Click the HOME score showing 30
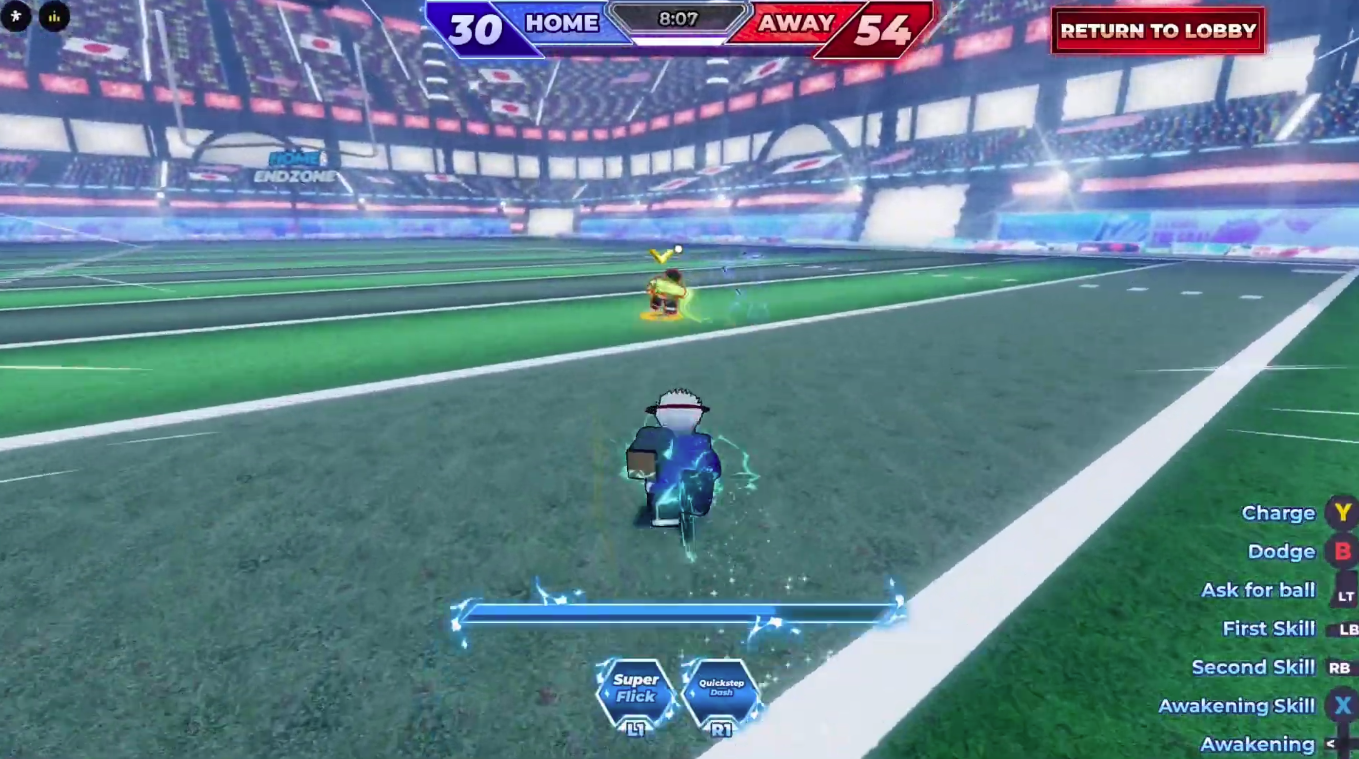 click(476, 30)
